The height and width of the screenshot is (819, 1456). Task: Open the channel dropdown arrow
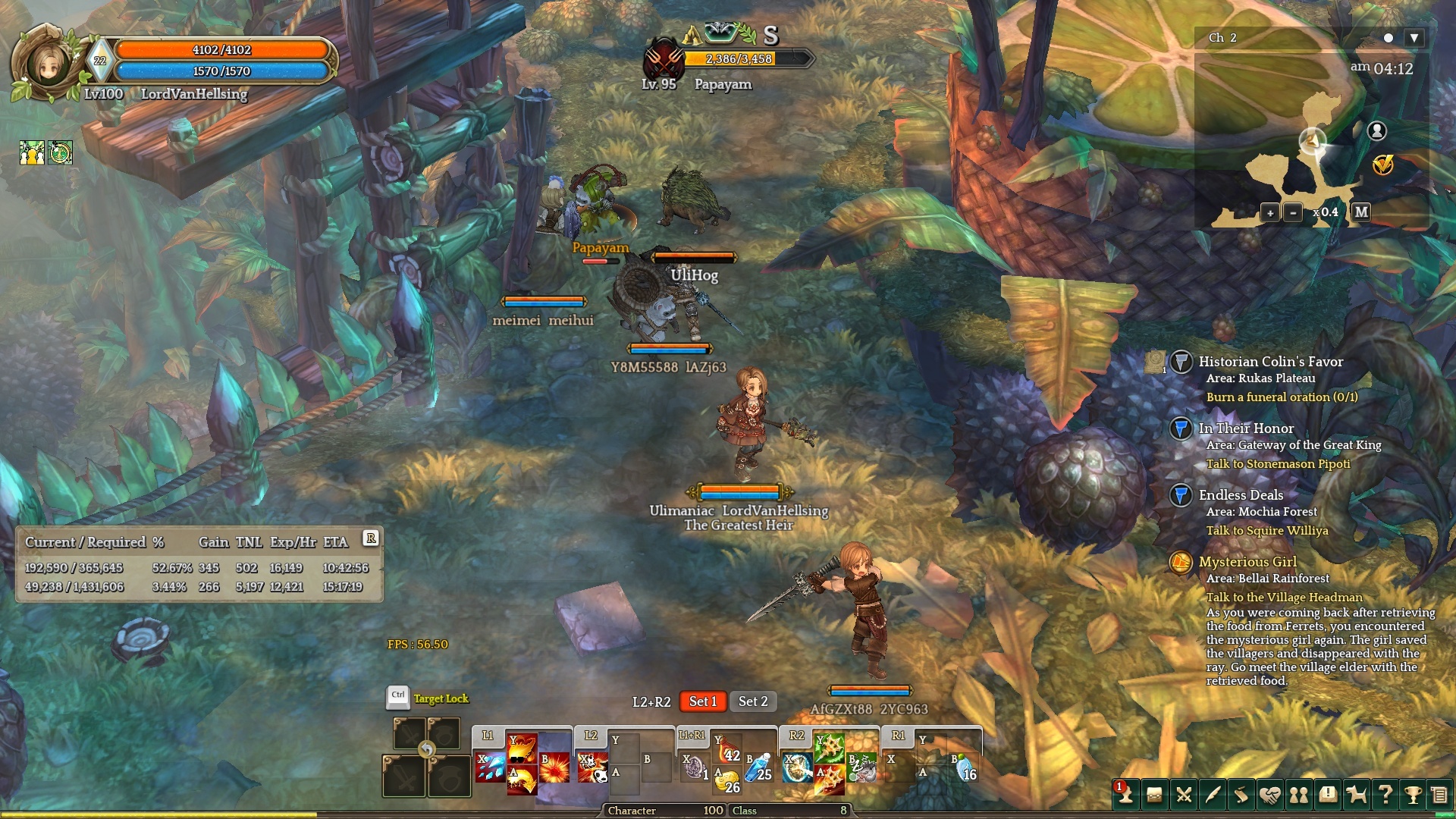click(x=1414, y=38)
